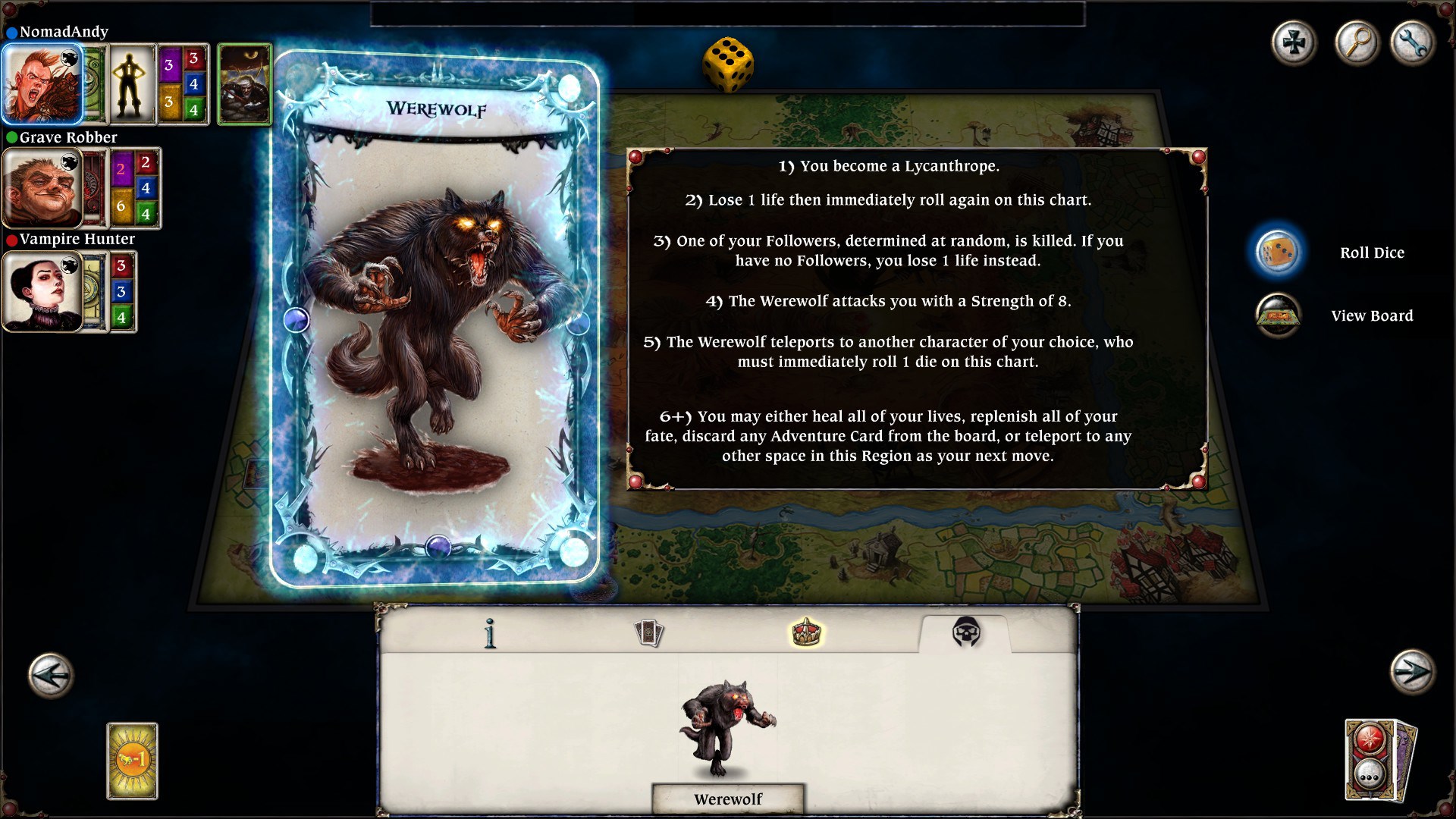The height and width of the screenshot is (819, 1456).
Task: Click the yellow die at the top
Action: pyautogui.click(x=728, y=65)
